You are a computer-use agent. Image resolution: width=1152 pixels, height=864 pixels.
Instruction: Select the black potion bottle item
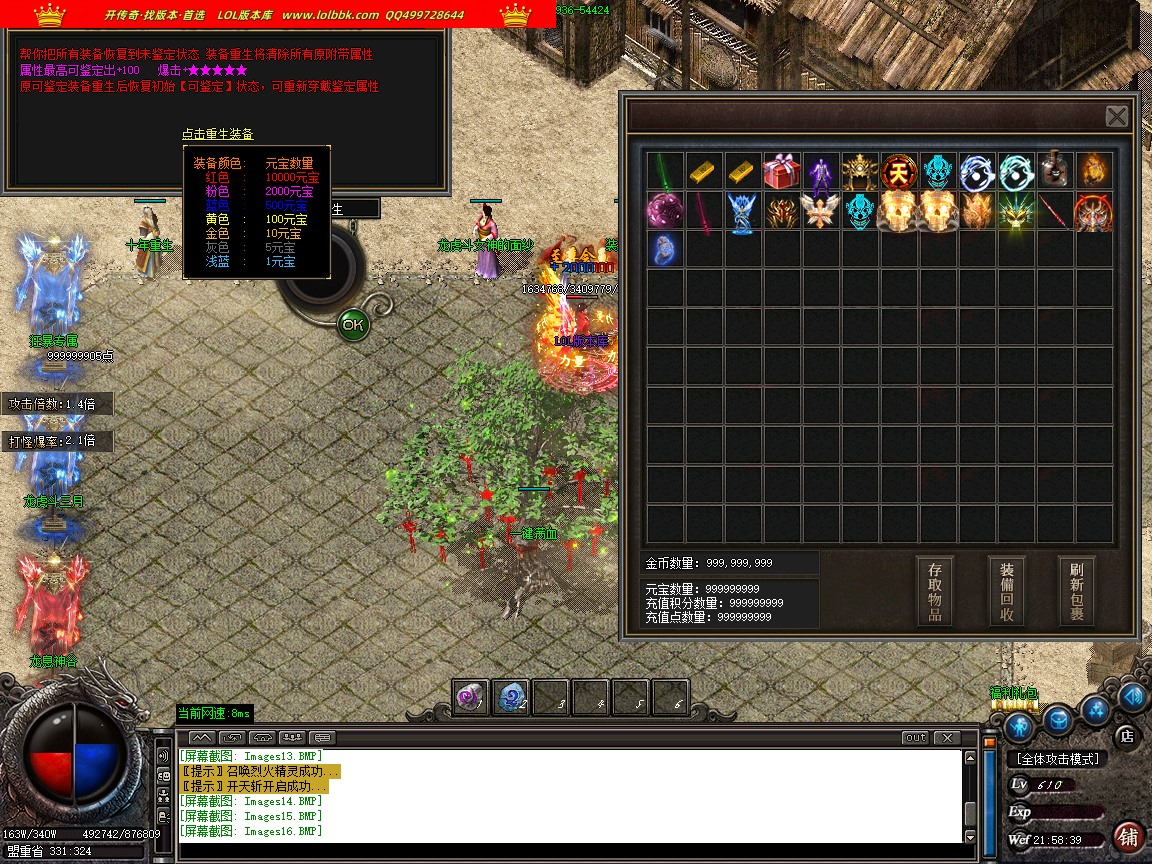1055,171
